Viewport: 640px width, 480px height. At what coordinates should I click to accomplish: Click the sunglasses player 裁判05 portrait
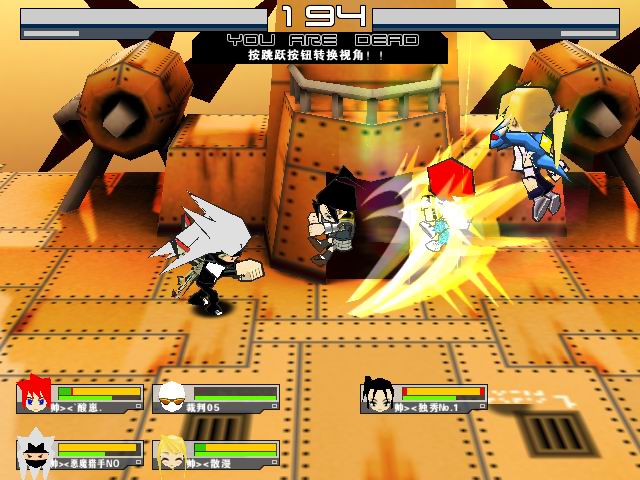click(171, 397)
